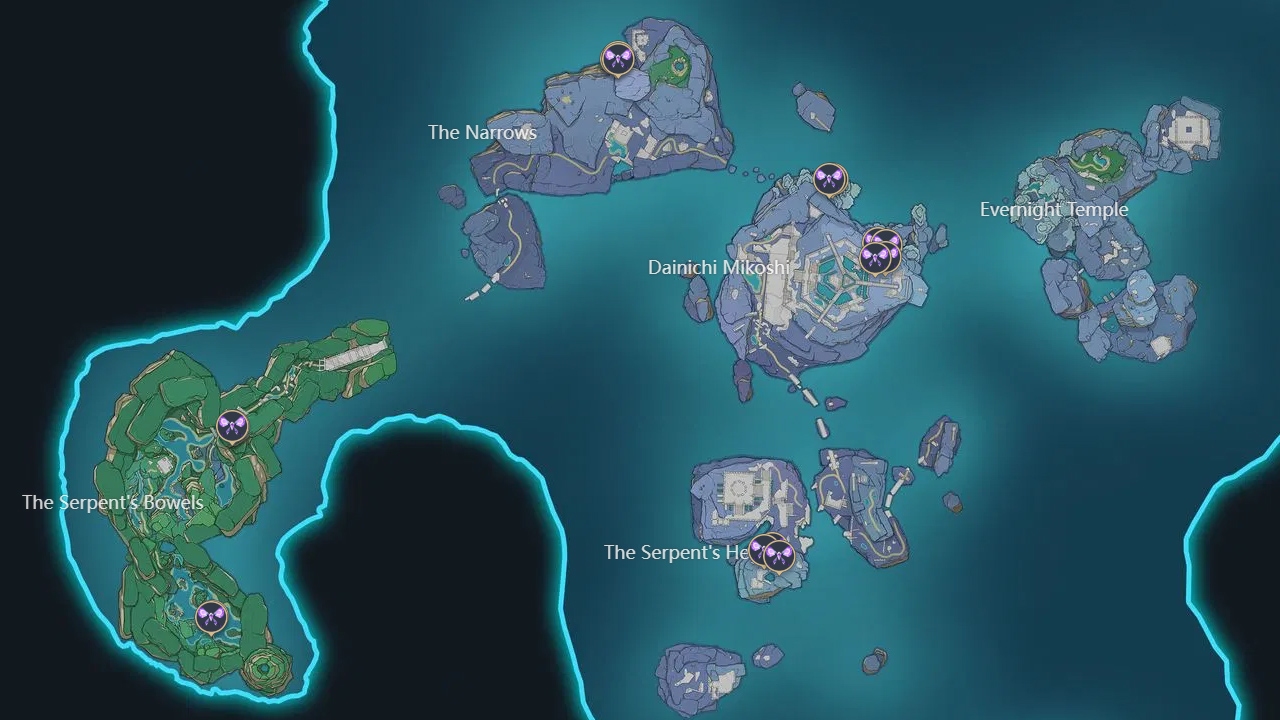Select the southern skull marker in The Serpent's Bowels

(x=213, y=617)
